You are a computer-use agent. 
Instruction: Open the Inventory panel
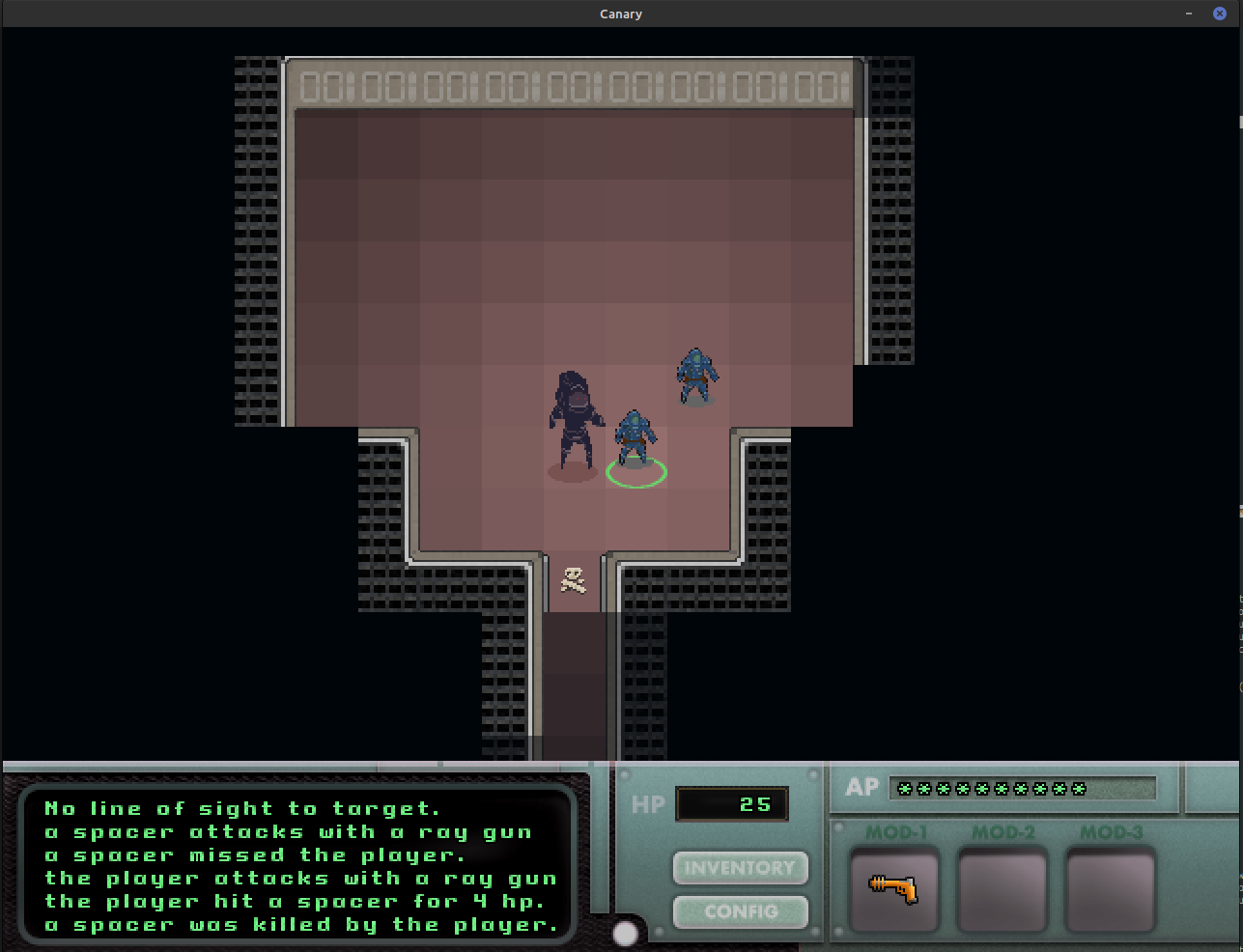coord(740,868)
